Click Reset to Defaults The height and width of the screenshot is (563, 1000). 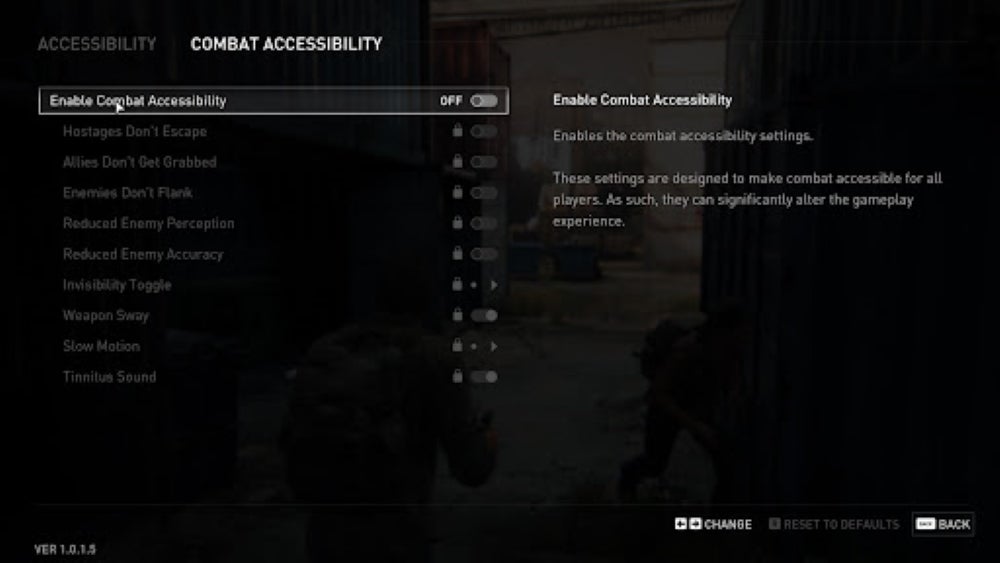(834, 524)
